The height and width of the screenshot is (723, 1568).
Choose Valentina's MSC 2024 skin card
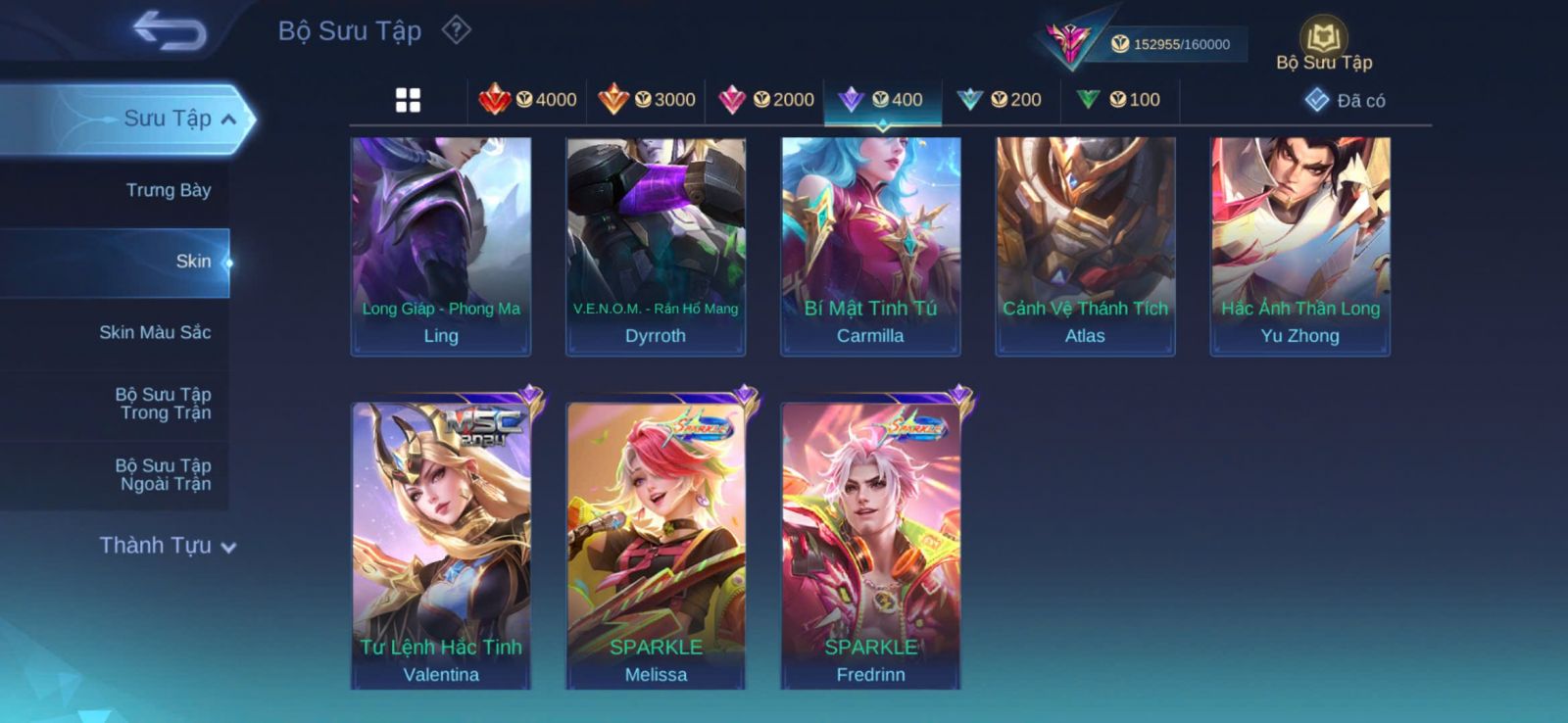point(441,544)
